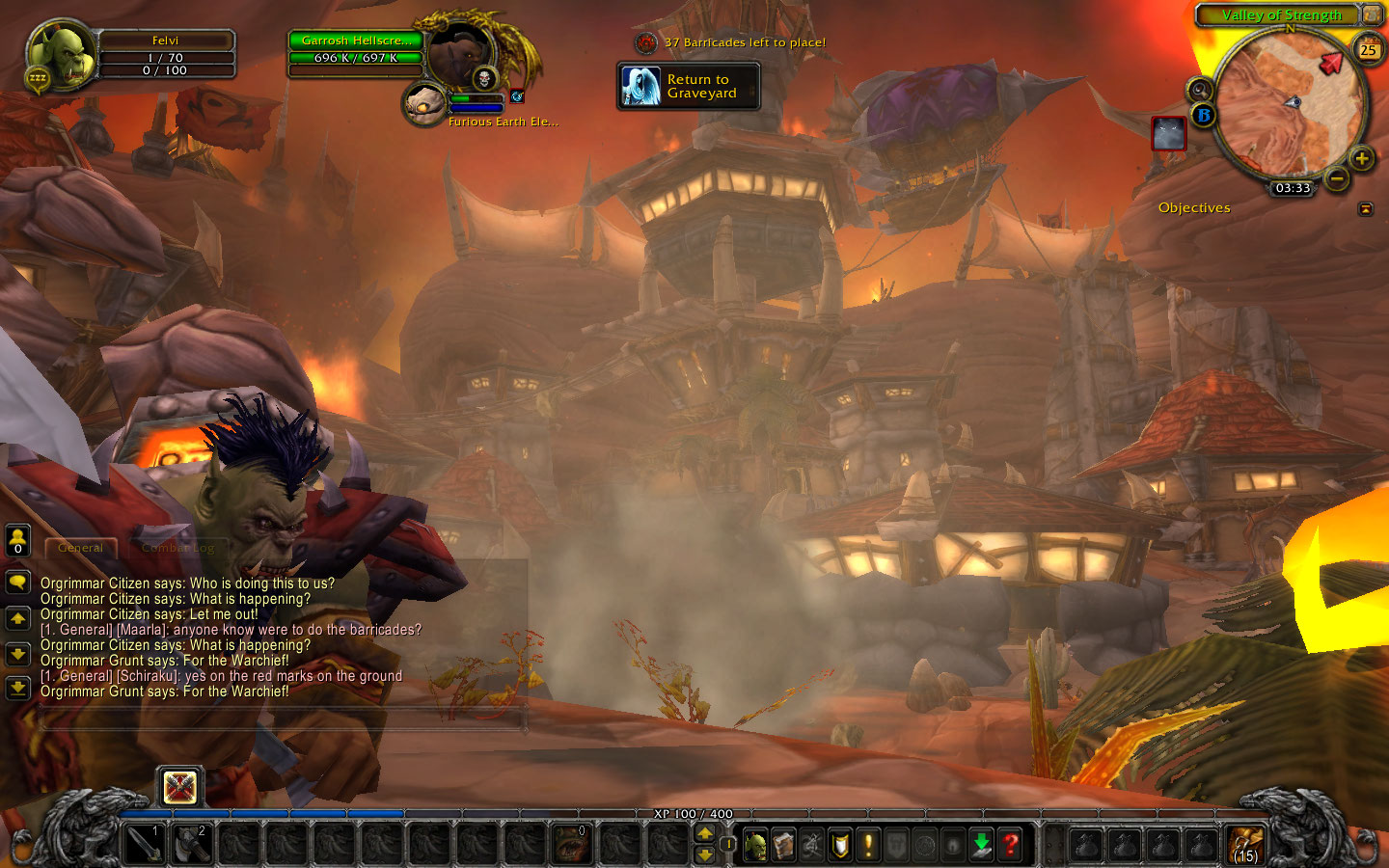Open the calendar showing day 25
The image size is (1389, 868).
tap(1368, 49)
